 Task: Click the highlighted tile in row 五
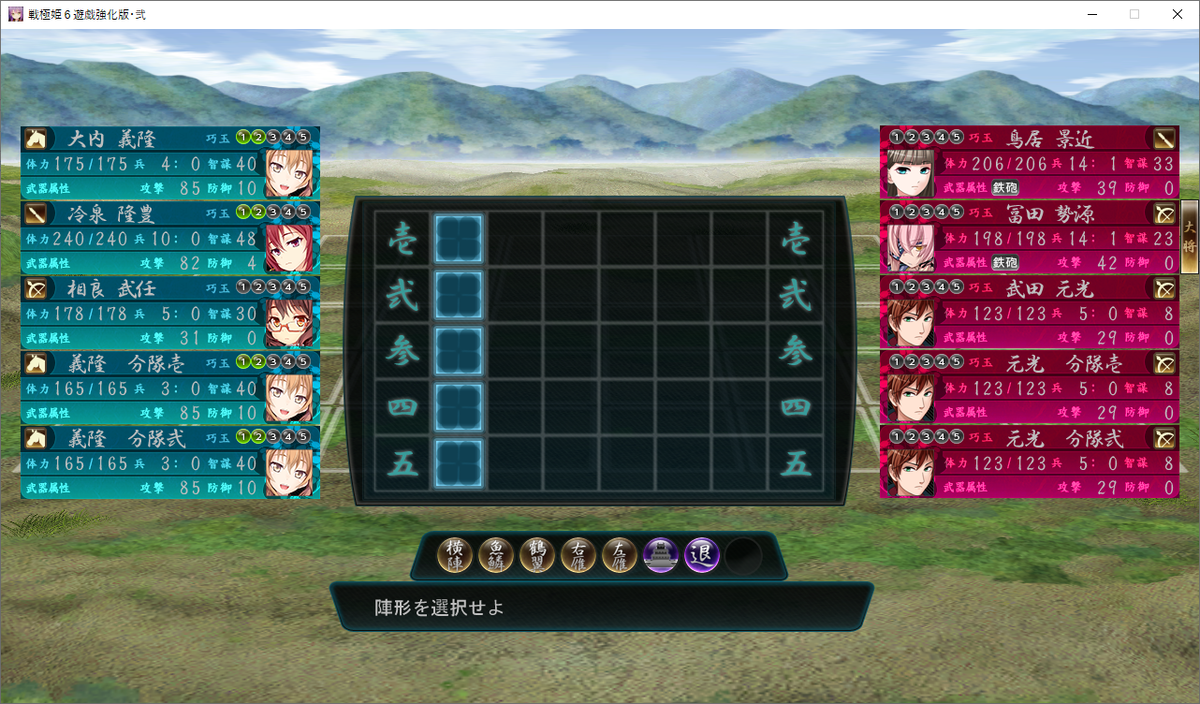pyautogui.click(x=459, y=463)
